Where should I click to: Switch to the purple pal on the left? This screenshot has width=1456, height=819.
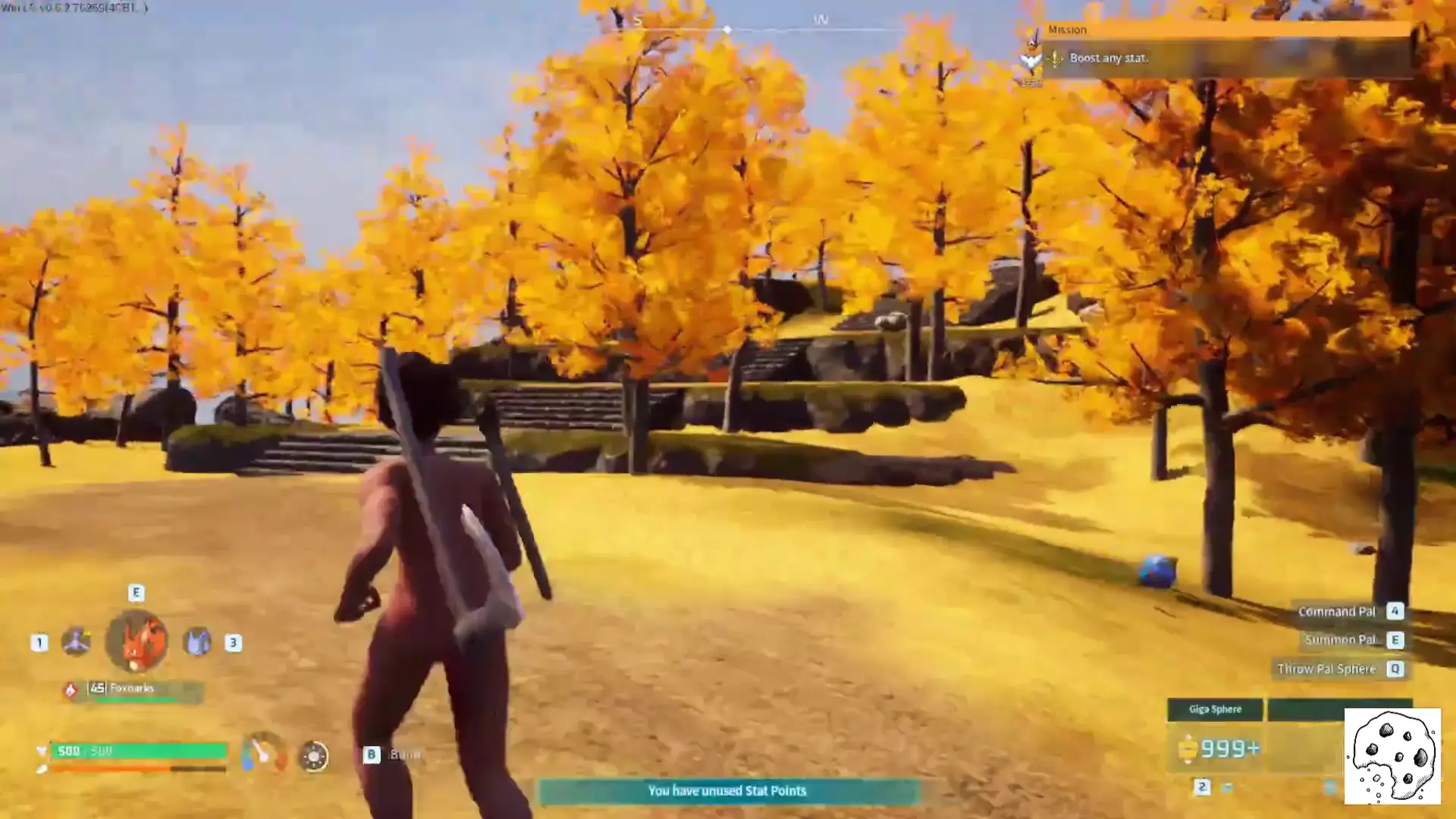(76, 642)
